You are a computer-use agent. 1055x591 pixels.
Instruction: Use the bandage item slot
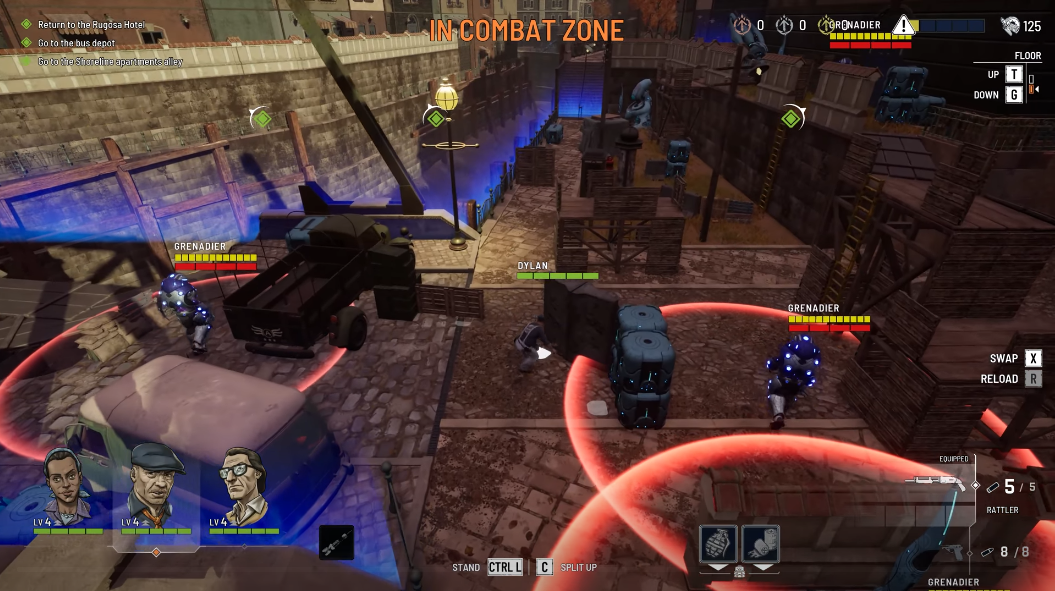coord(760,543)
